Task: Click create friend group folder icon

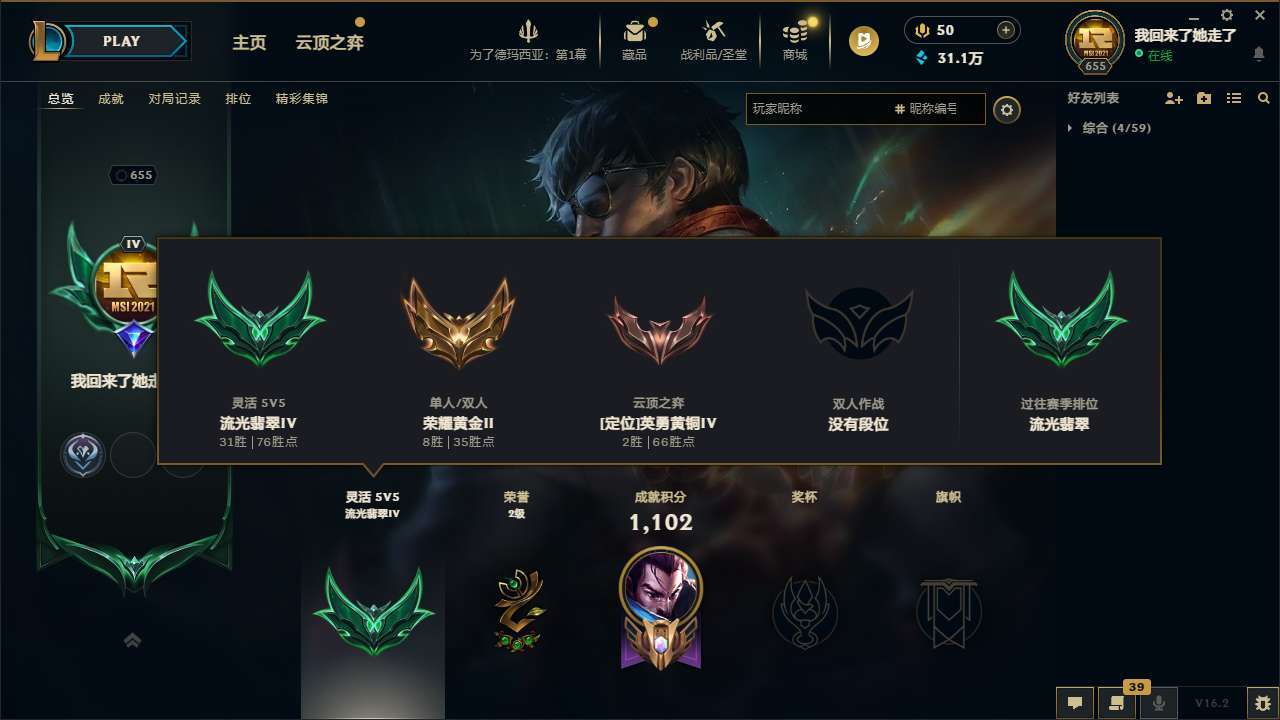Action: pyautogui.click(x=1203, y=98)
